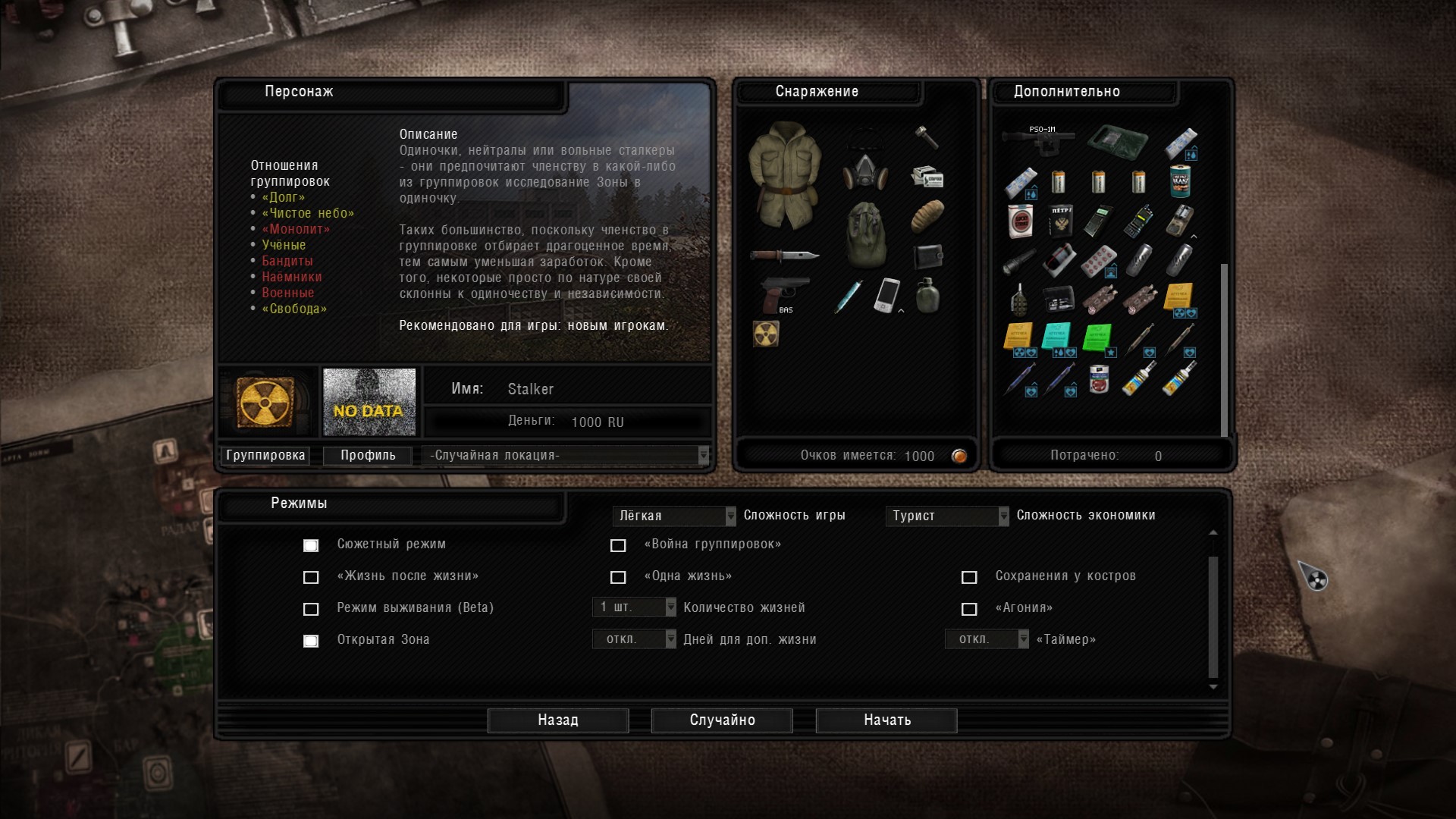Open the «Таймер» dropdown
The height and width of the screenshot is (819, 1456).
(x=987, y=639)
